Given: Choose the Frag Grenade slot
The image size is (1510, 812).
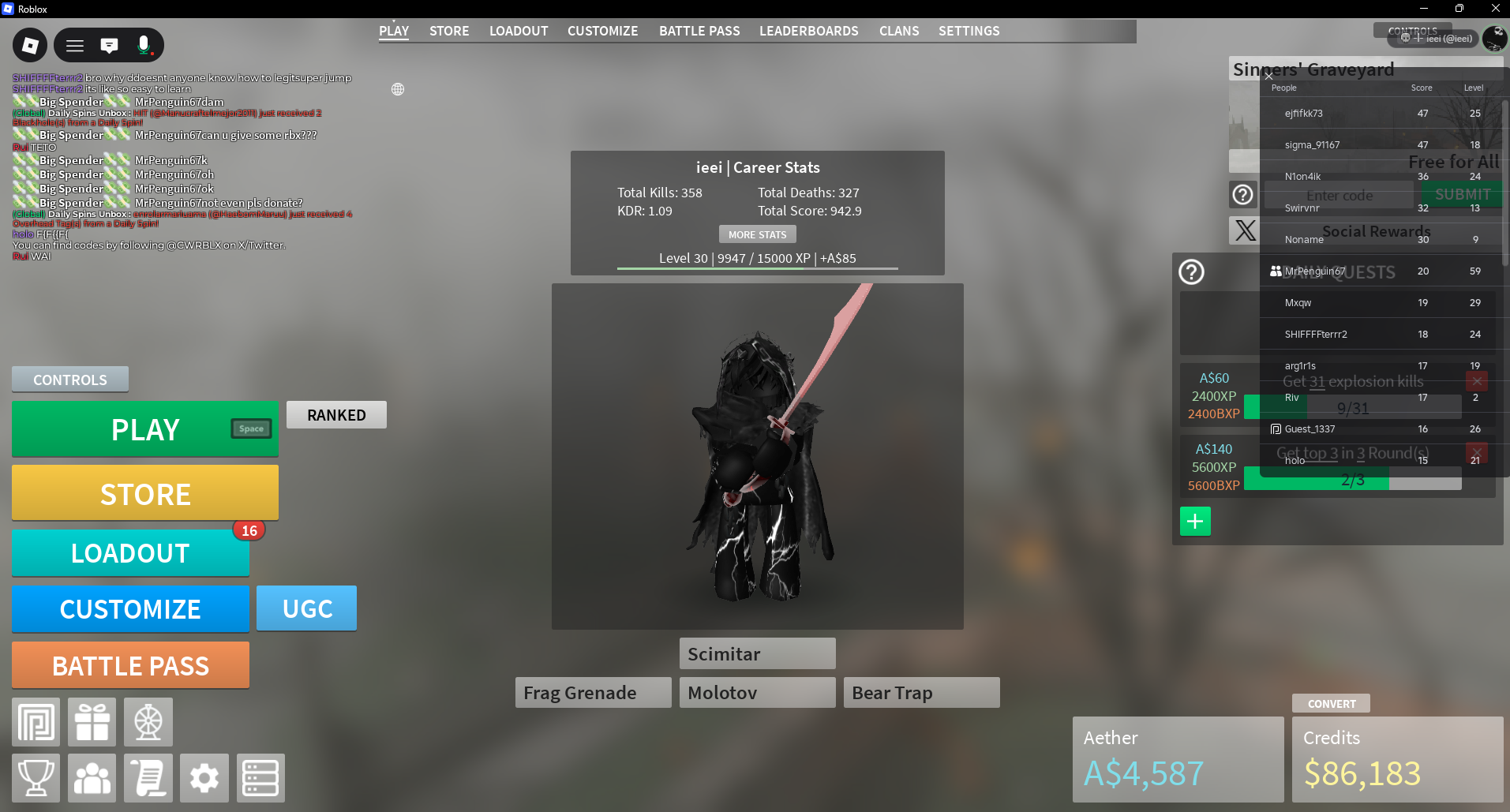Looking at the screenshot, I should (593, 693).
